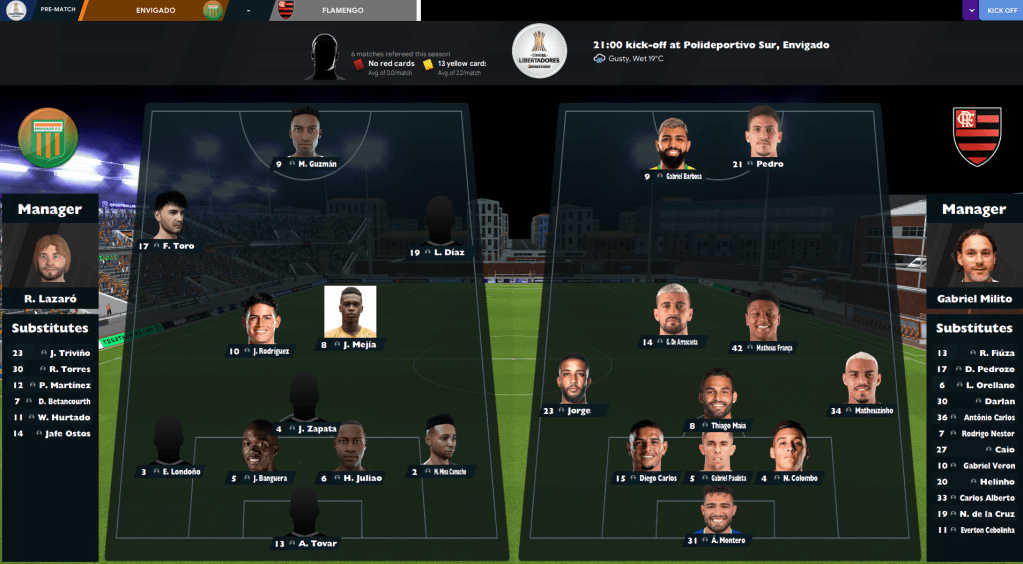Click the Kick Off button

point(1002,10)
